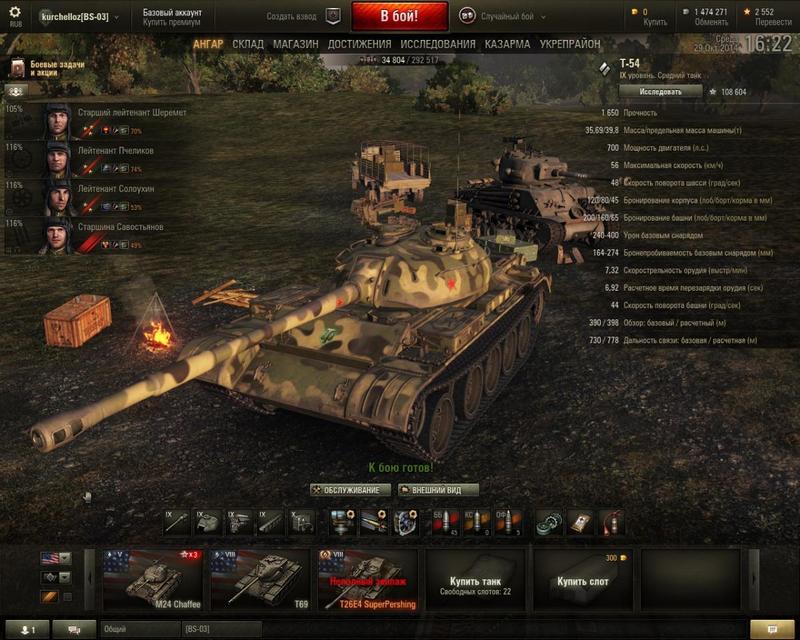Open the ИССЛЕДОВАНИЯ research tab
This screenshot has height=640, width=800.
[x=438, y=45]
